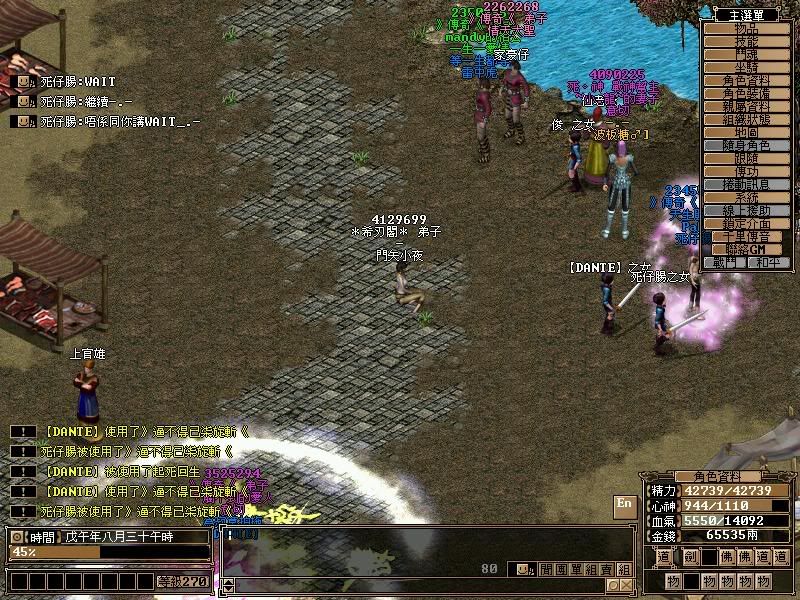The width and height of the screenshot is (800, 600).
Task: Open the chat emoticon smiley button
Action: tap(523, 569)
